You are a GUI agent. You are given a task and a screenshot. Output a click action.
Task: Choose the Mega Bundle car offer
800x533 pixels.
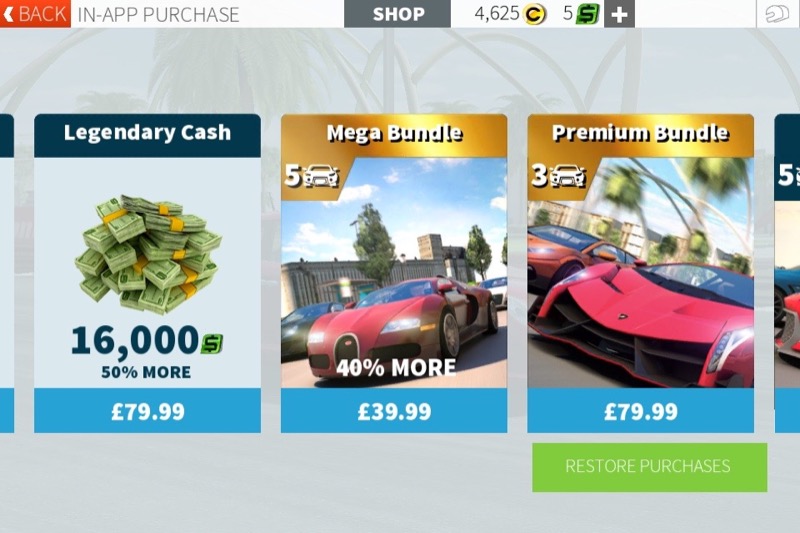(393, 260)
